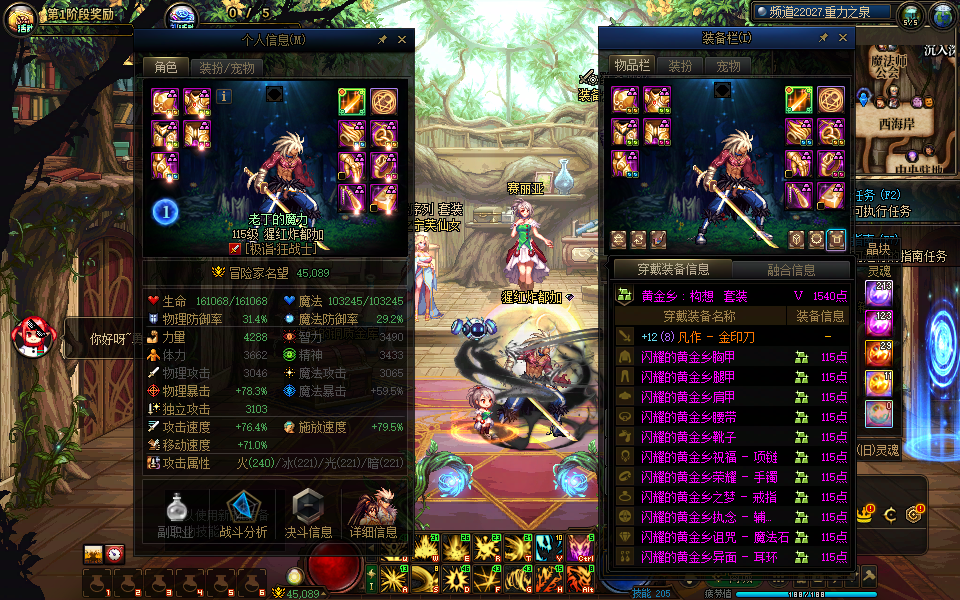Switch to the 装扮/宠物 tab
Image resolution: width=960 pixels, height=600 pixels.
click(226, 67)
